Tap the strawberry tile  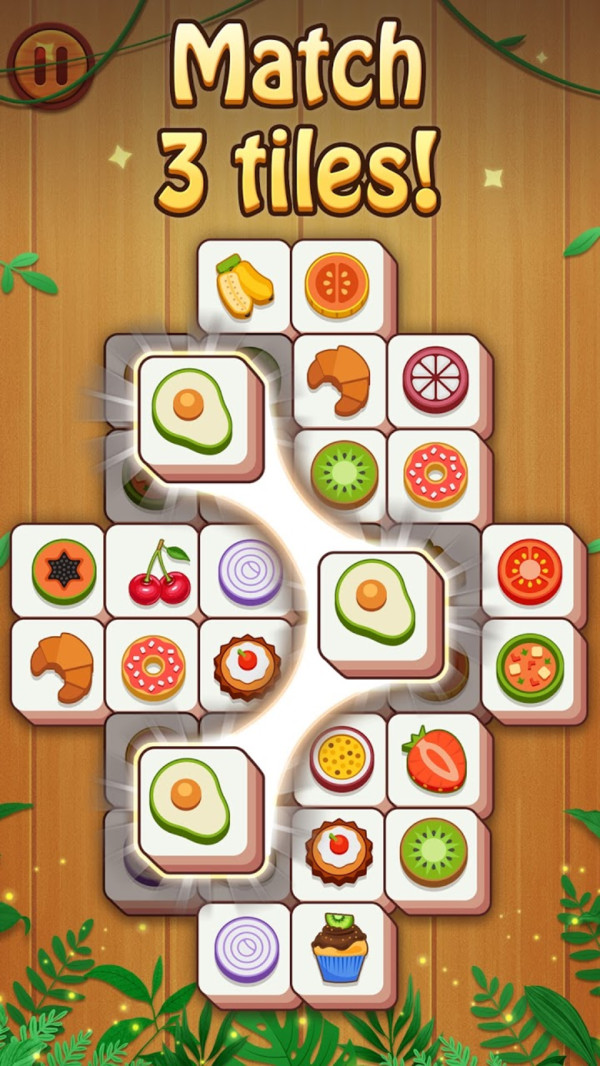click(x=434, y=759)
